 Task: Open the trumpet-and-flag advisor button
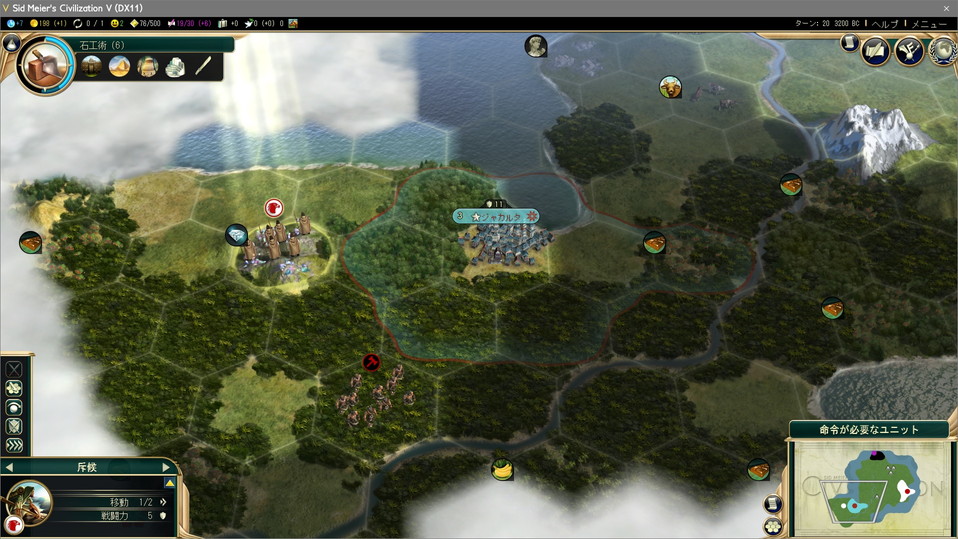pyautogui.click(x=909, y=50)
